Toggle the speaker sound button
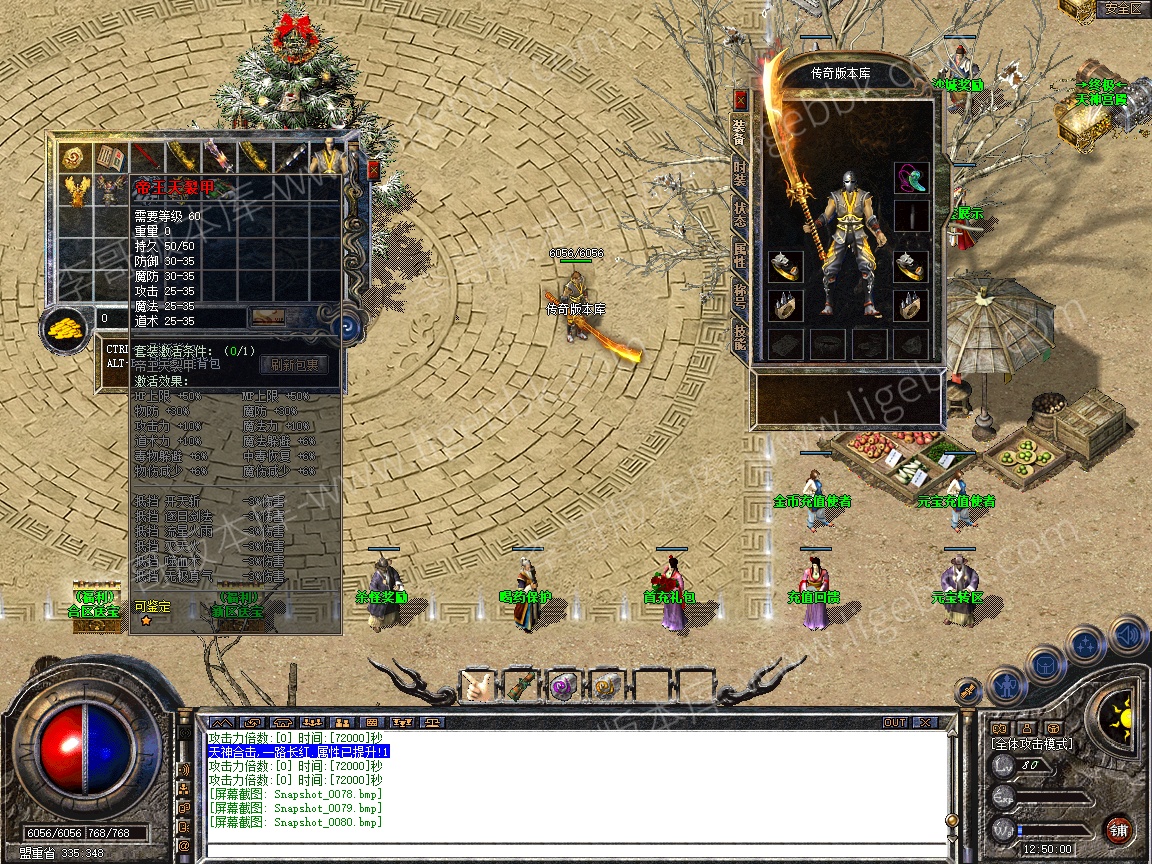The width and height of the screenshot is (1152, 864). (x=1128, y=634)
